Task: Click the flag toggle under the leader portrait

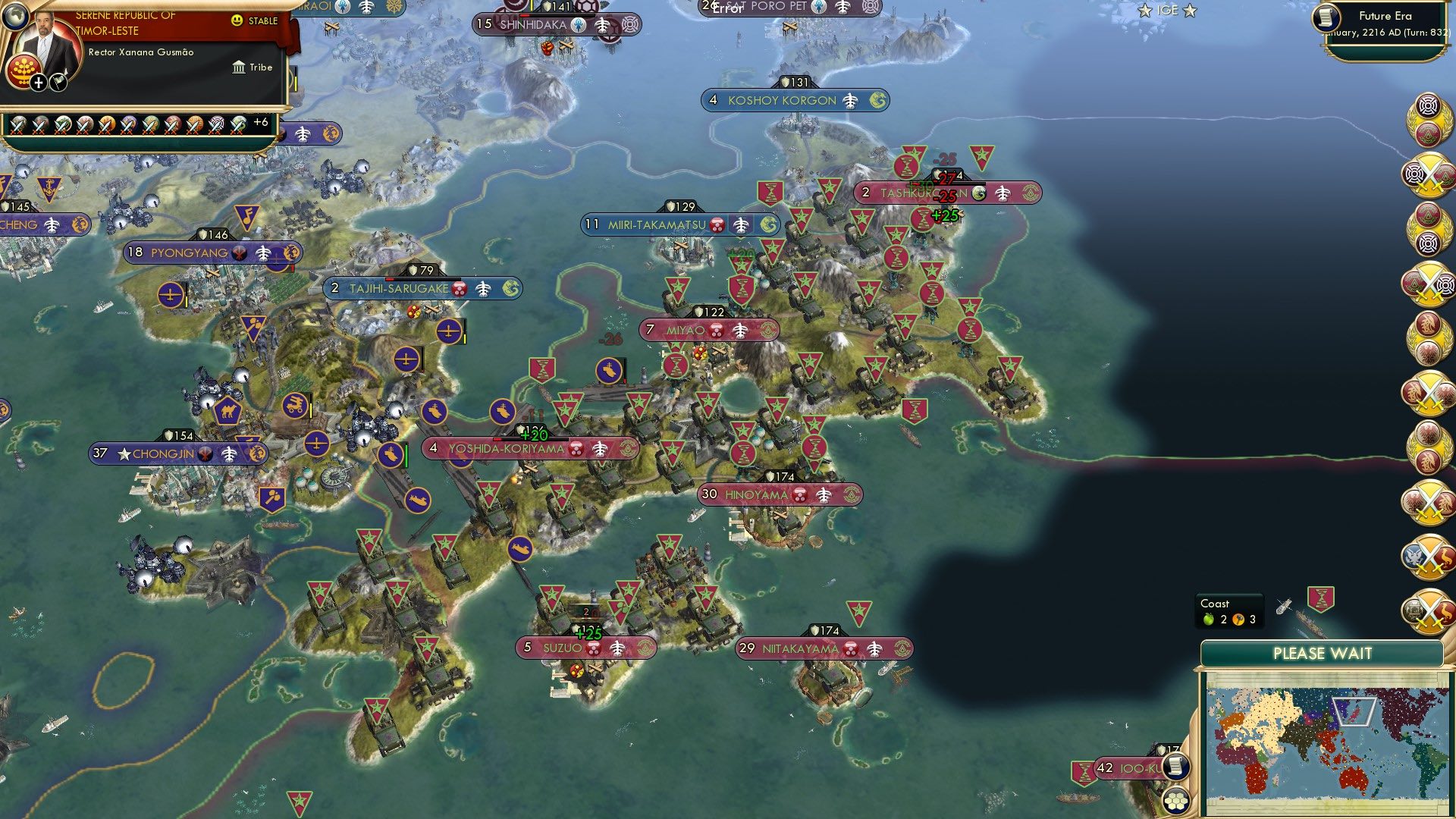Action: point(58,81)
